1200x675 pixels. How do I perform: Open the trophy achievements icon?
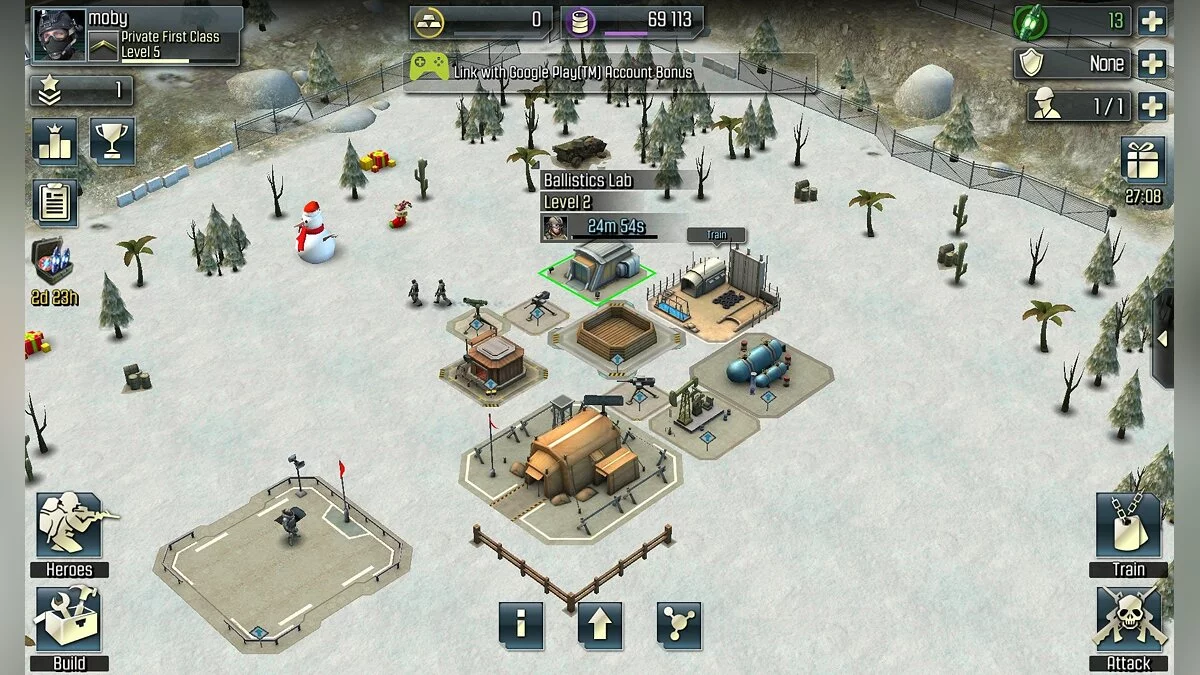(x=112, y=141)
